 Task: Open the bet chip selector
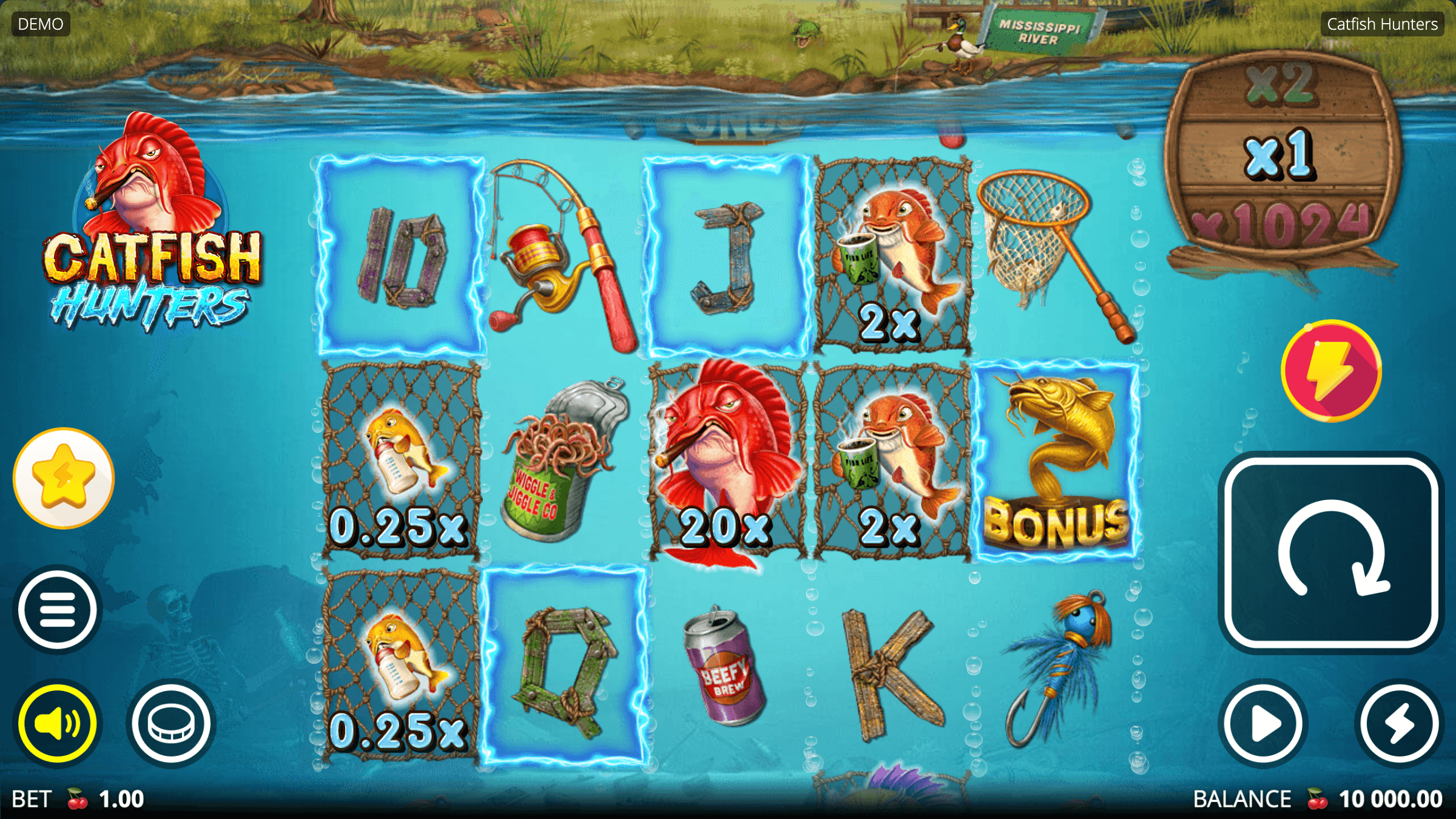171,723
